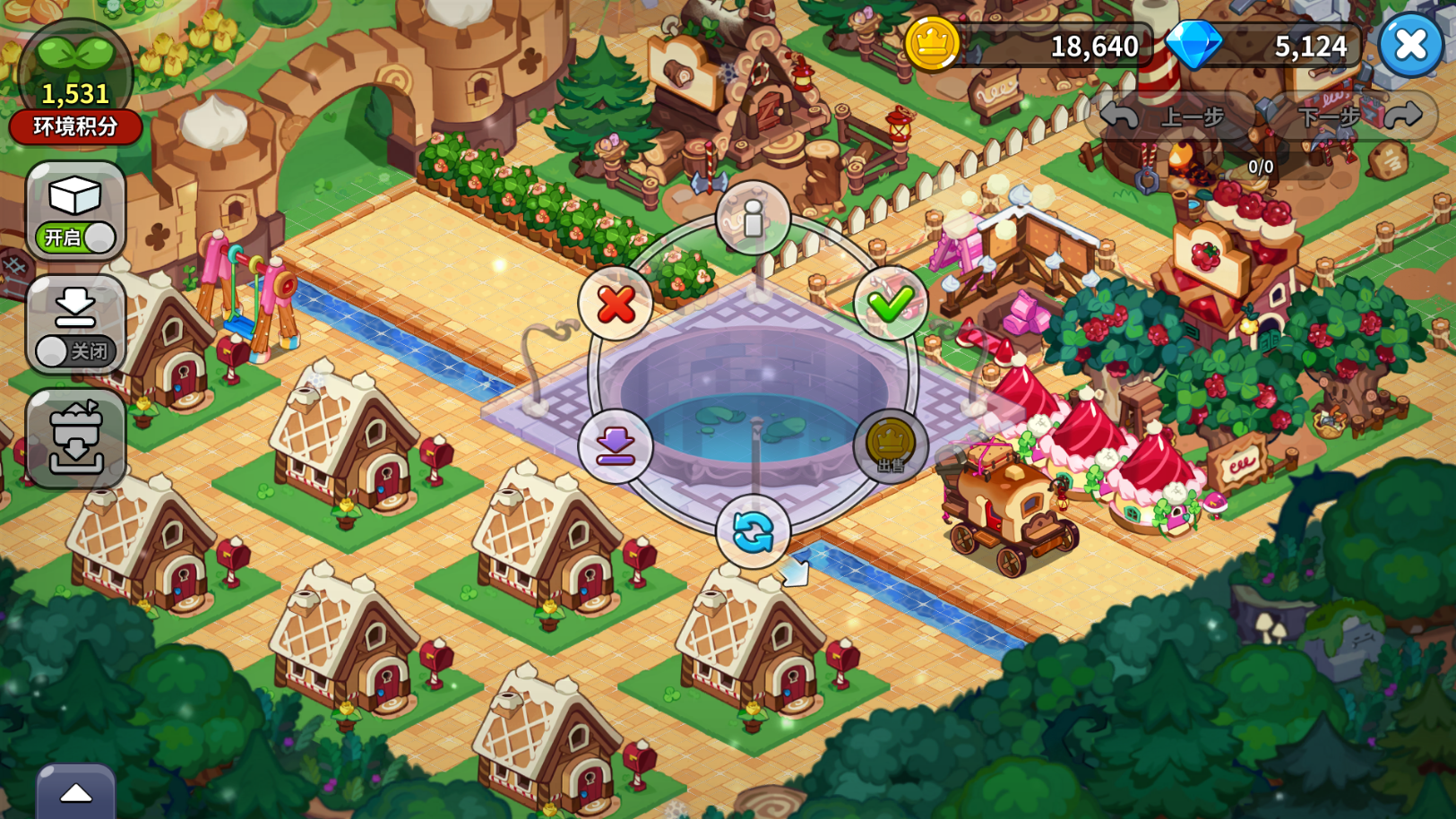Expand the bottom panel with the up arrow

[x=76, y=793]
